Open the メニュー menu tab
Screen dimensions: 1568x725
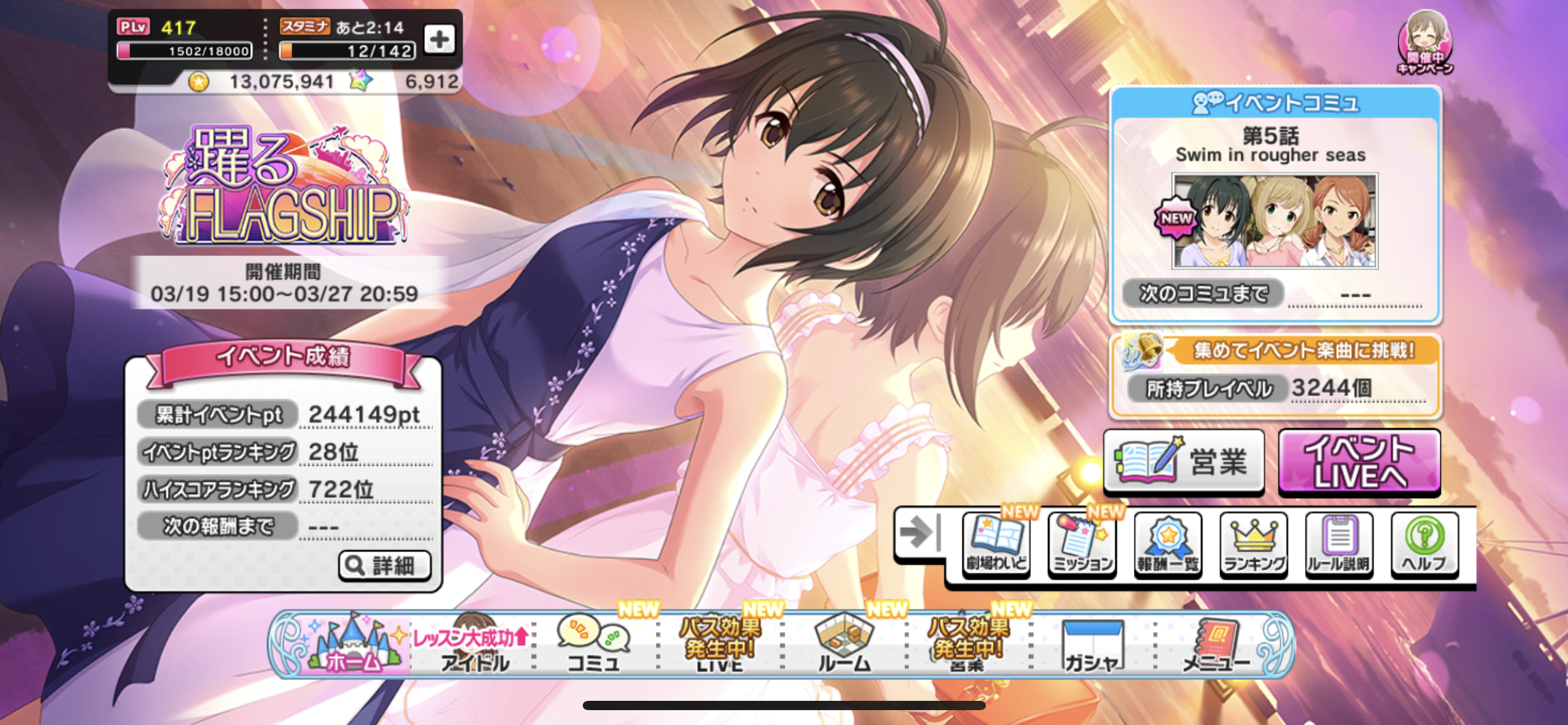1216,644
